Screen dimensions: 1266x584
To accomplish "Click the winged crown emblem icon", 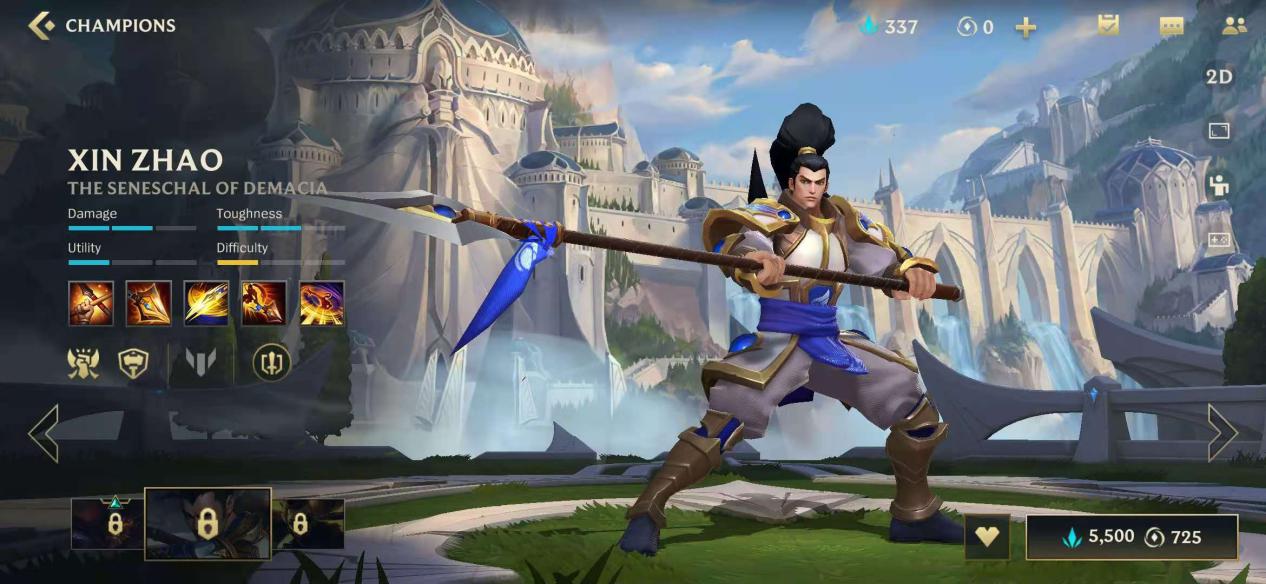I will (83, 362).
